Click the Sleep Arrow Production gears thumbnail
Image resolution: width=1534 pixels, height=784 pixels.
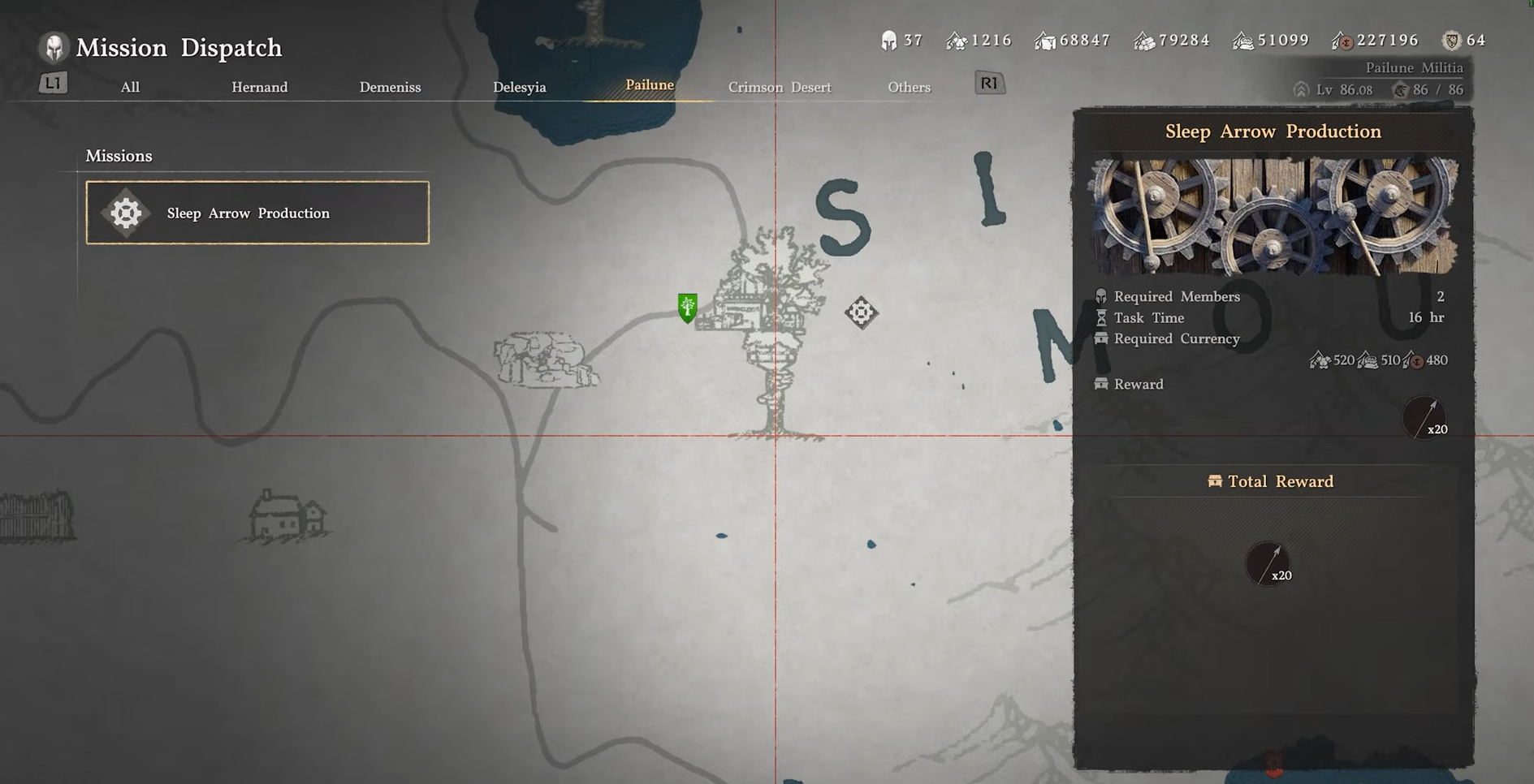coord(1273,216)
